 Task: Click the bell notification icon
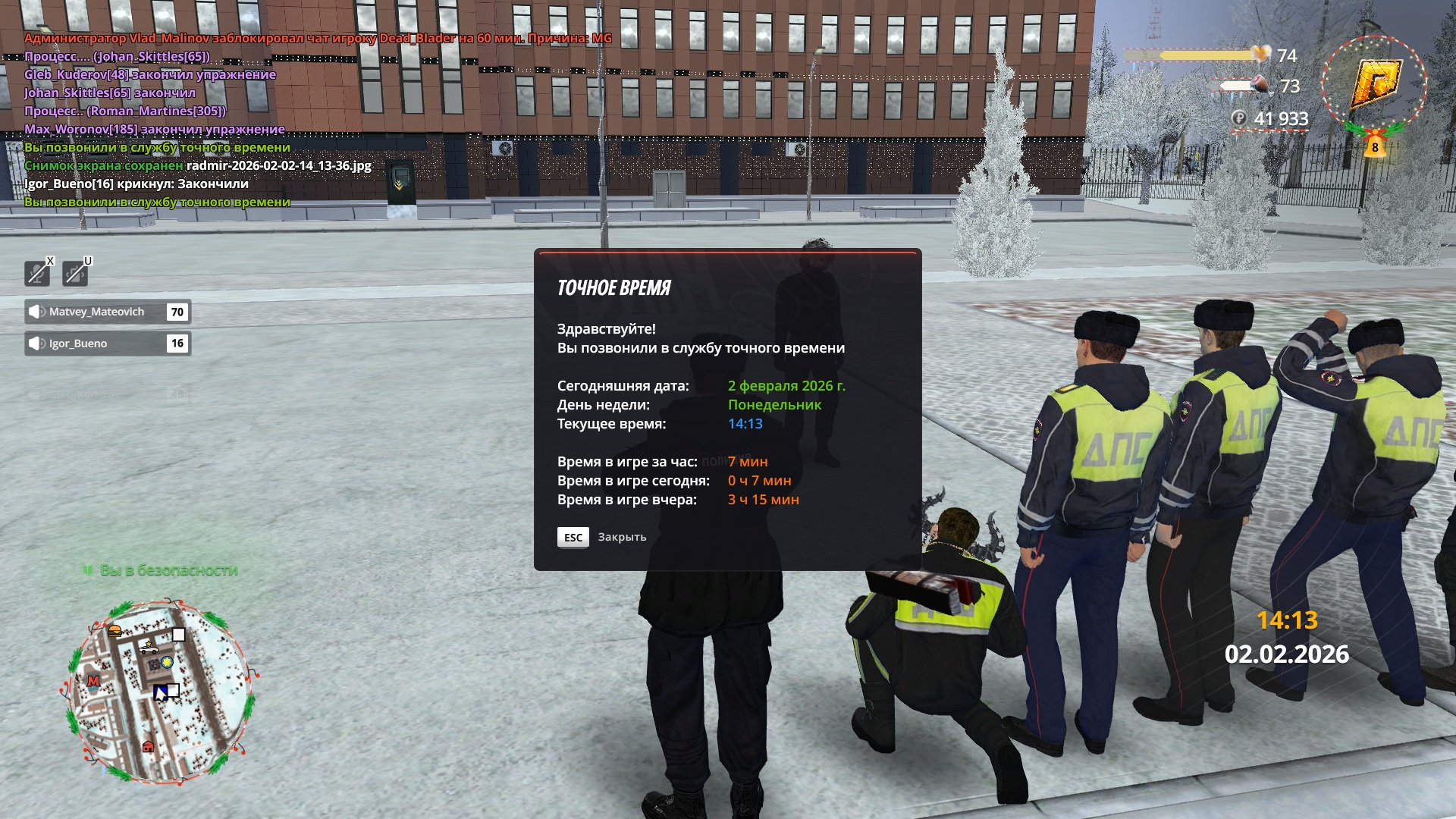pyautogui.click(x=1374, y=144)
